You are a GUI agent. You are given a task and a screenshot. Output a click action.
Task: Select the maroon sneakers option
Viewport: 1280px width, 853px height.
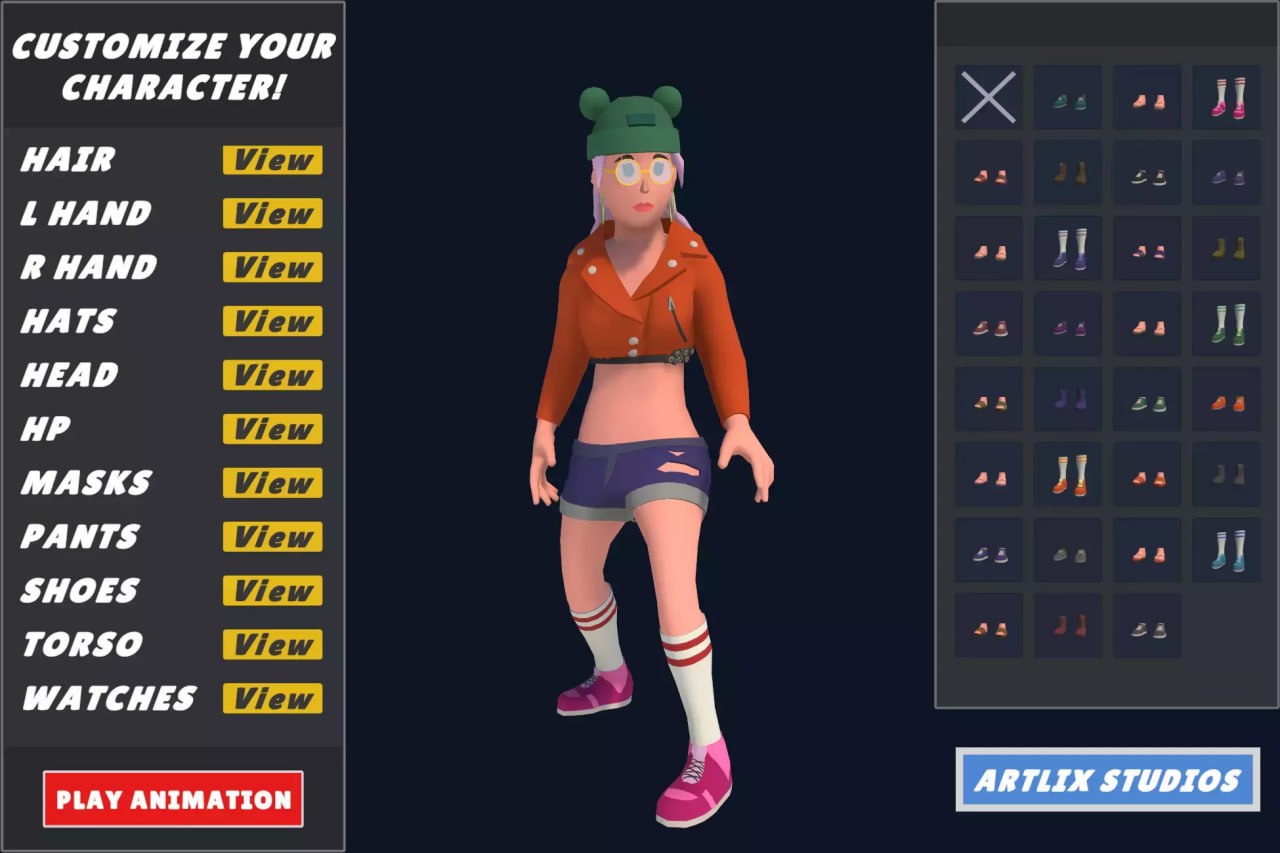(x=988, y=324)
